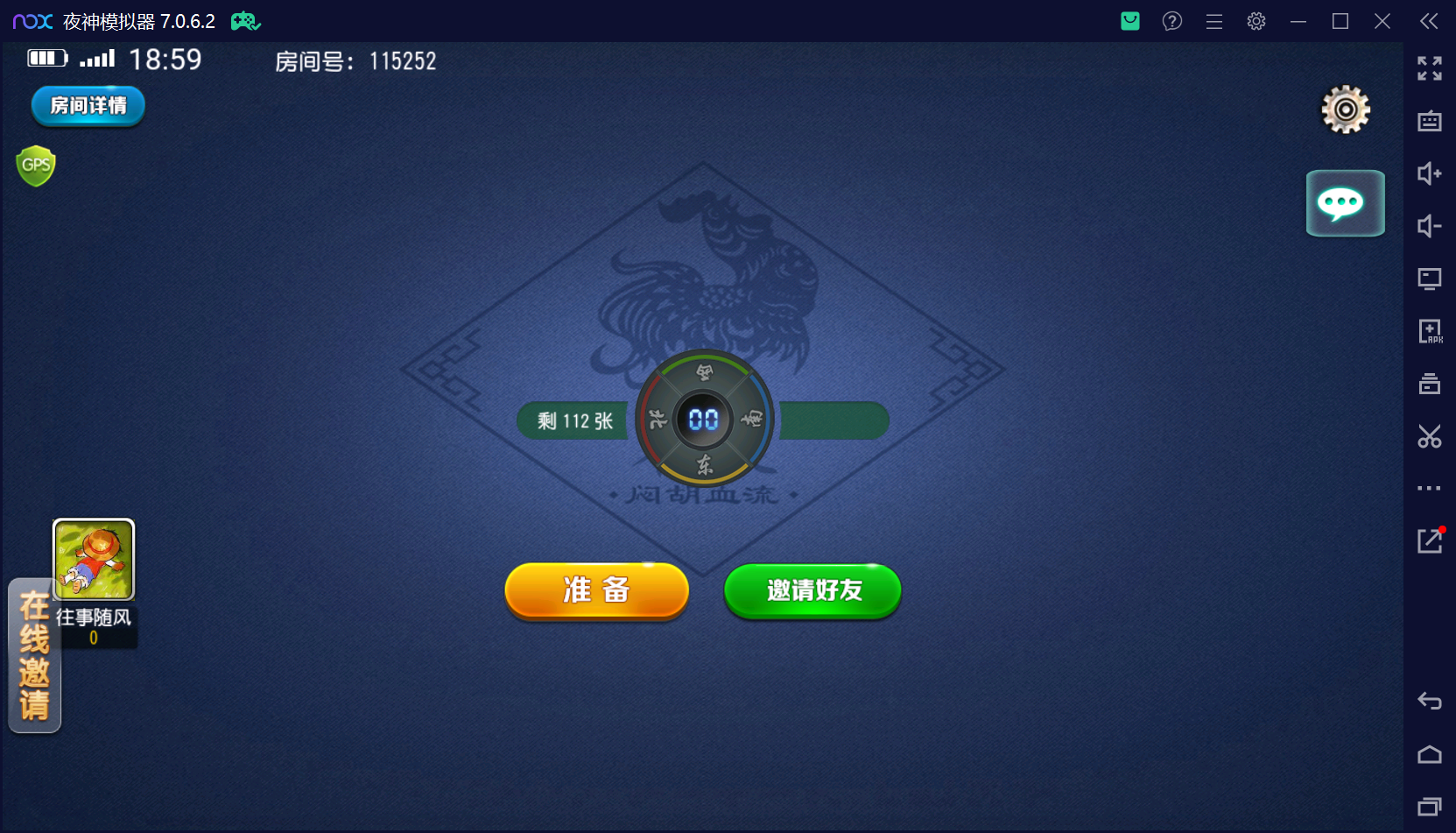1456x833 pixels.
Task: Toggle fullscreen mode
Action: [1429, 67]
